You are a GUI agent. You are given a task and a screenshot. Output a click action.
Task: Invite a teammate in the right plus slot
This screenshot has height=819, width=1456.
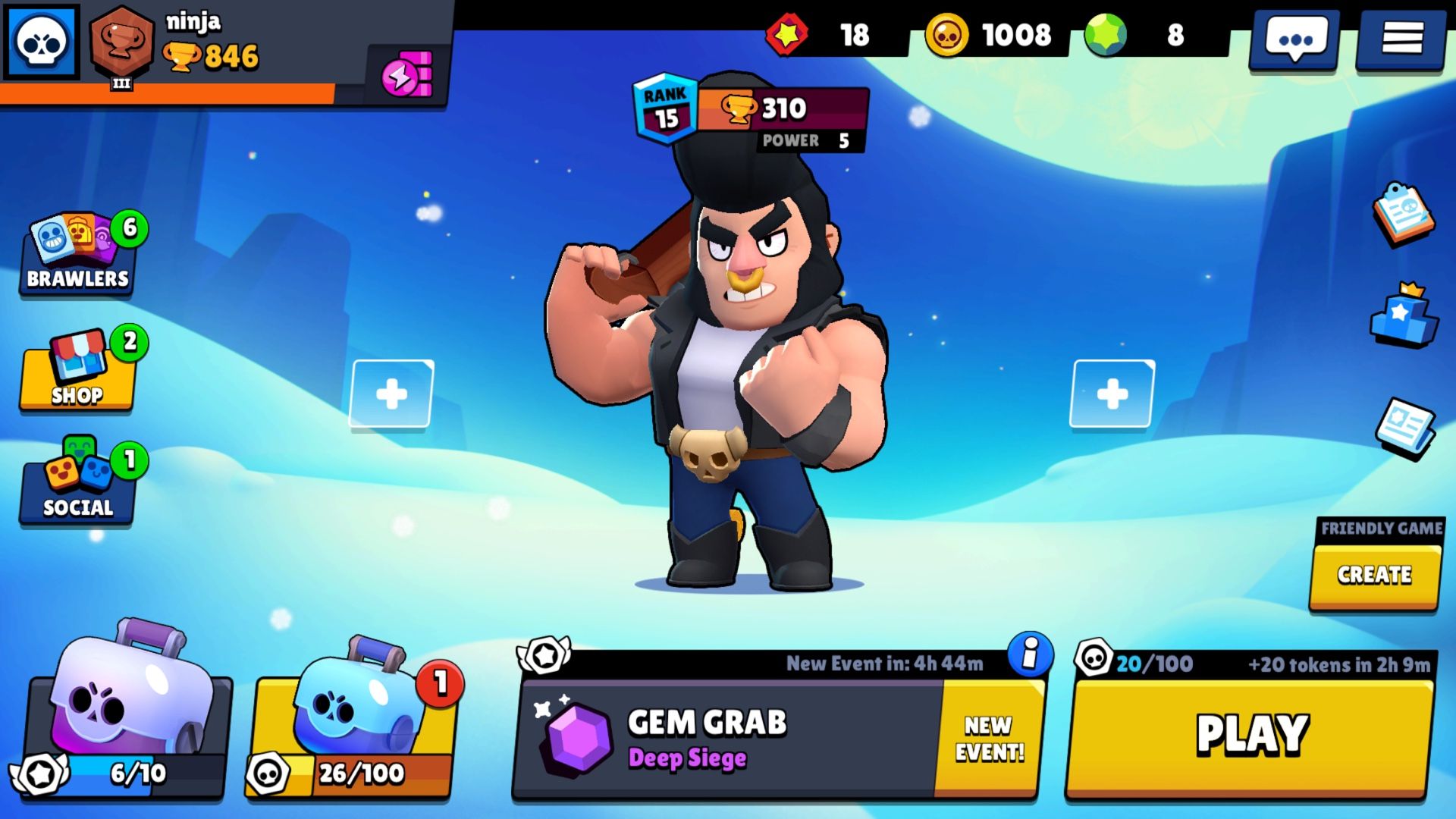pos(1112,394)
